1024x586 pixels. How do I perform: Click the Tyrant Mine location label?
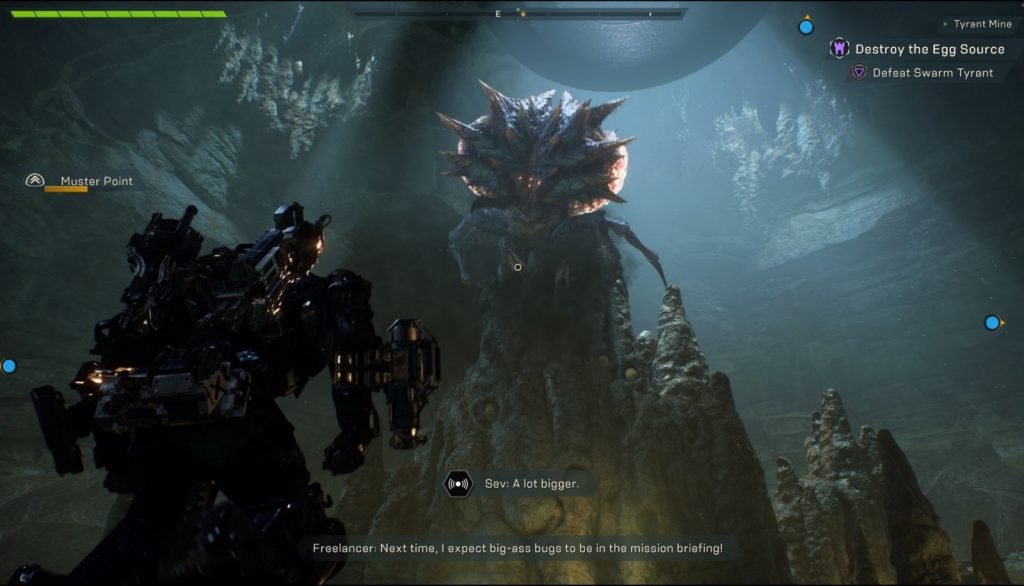(x=982, y=24)
